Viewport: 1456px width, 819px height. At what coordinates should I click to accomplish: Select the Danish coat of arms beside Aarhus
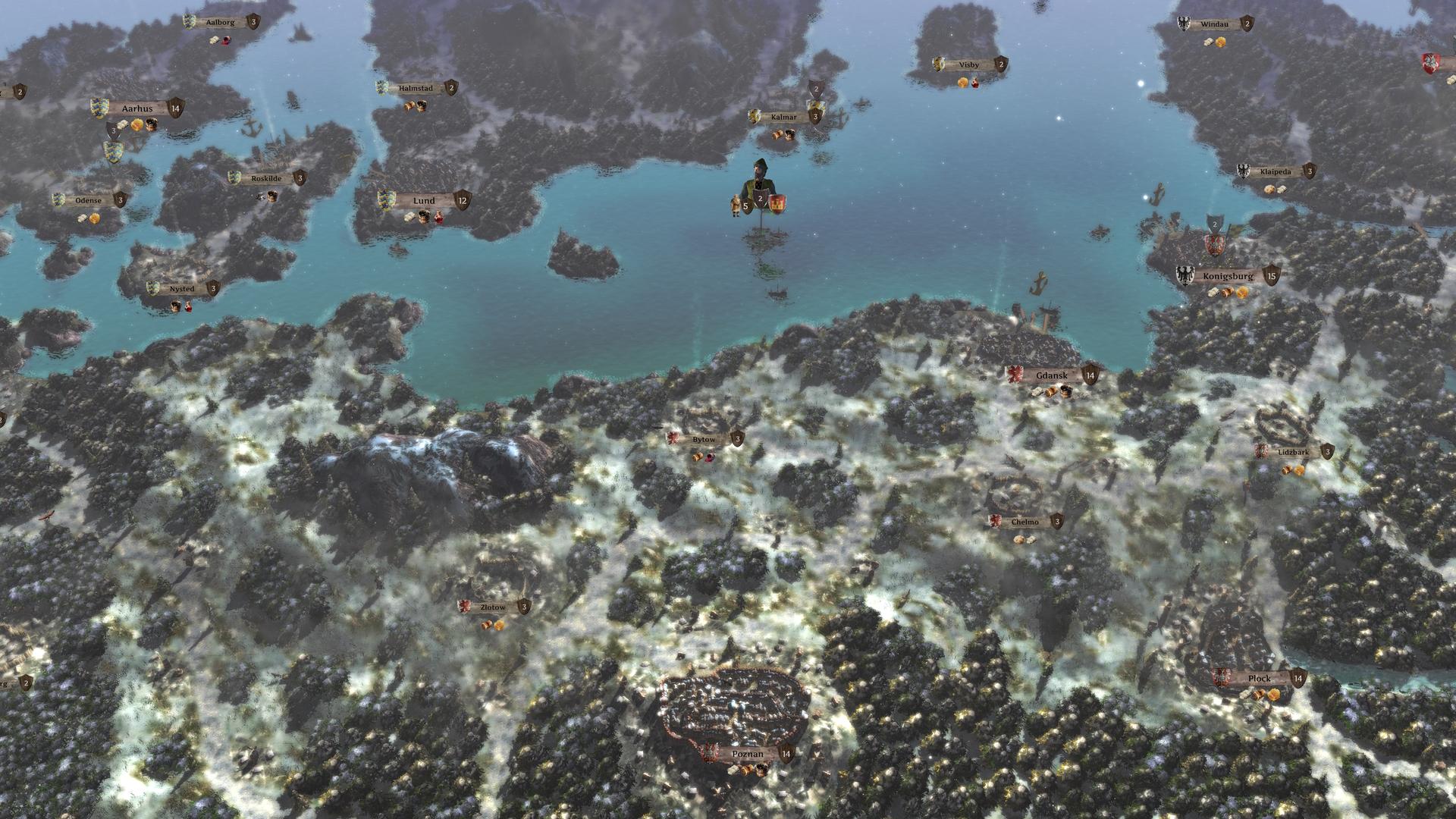[x=98, y=108]
